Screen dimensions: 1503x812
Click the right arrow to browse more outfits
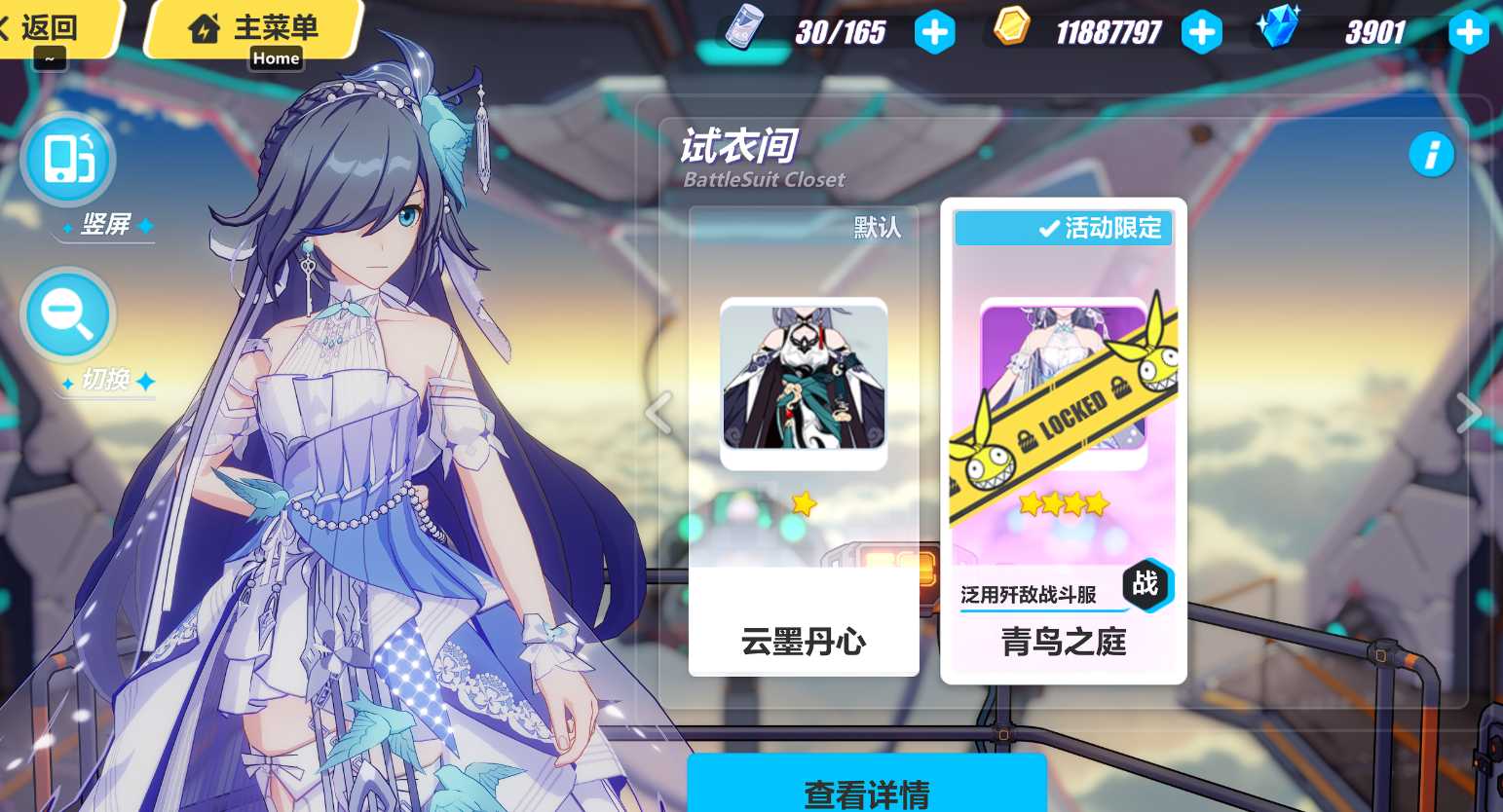click(1469, 412)
